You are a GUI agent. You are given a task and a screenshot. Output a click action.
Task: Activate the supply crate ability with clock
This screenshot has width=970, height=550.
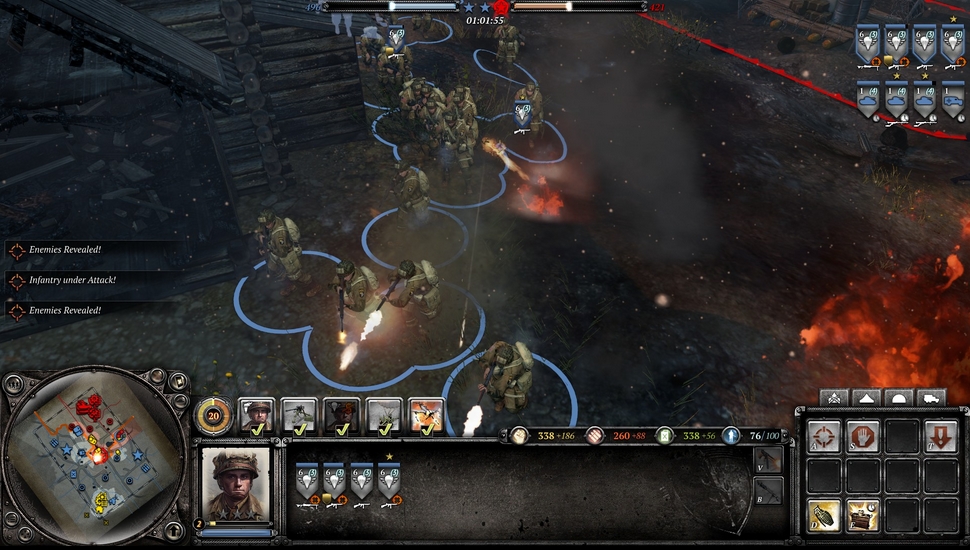click(863, 515)
